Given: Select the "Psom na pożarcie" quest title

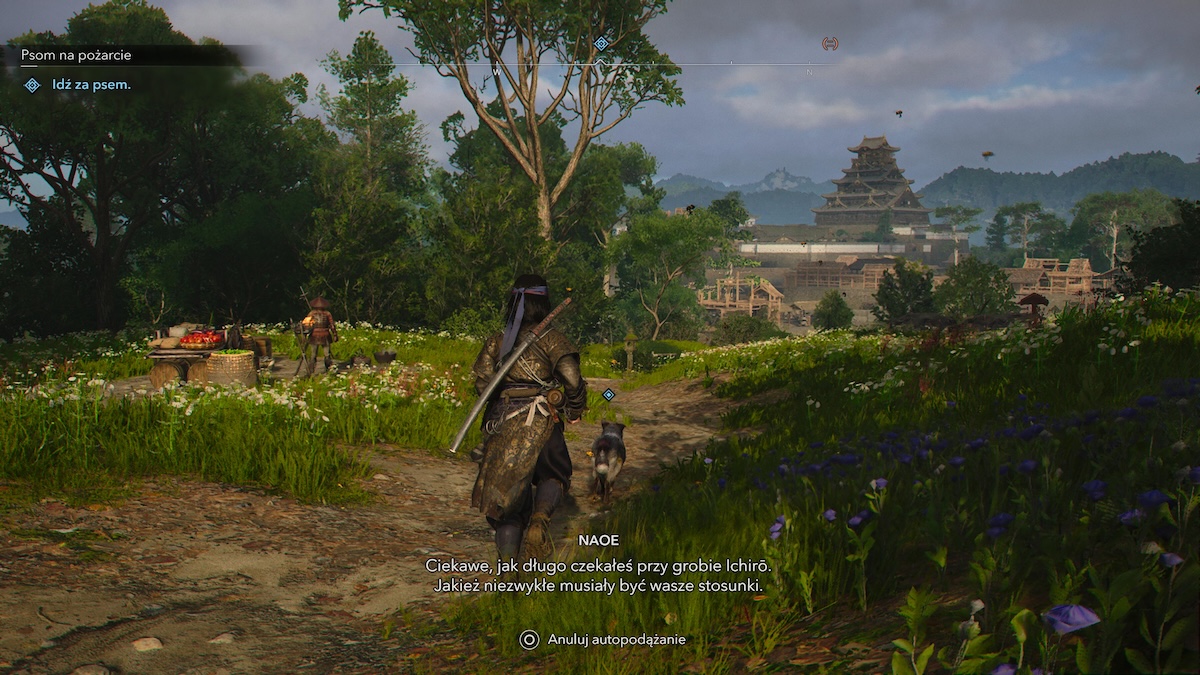Looking at the screenshot, I should (79, 55).
